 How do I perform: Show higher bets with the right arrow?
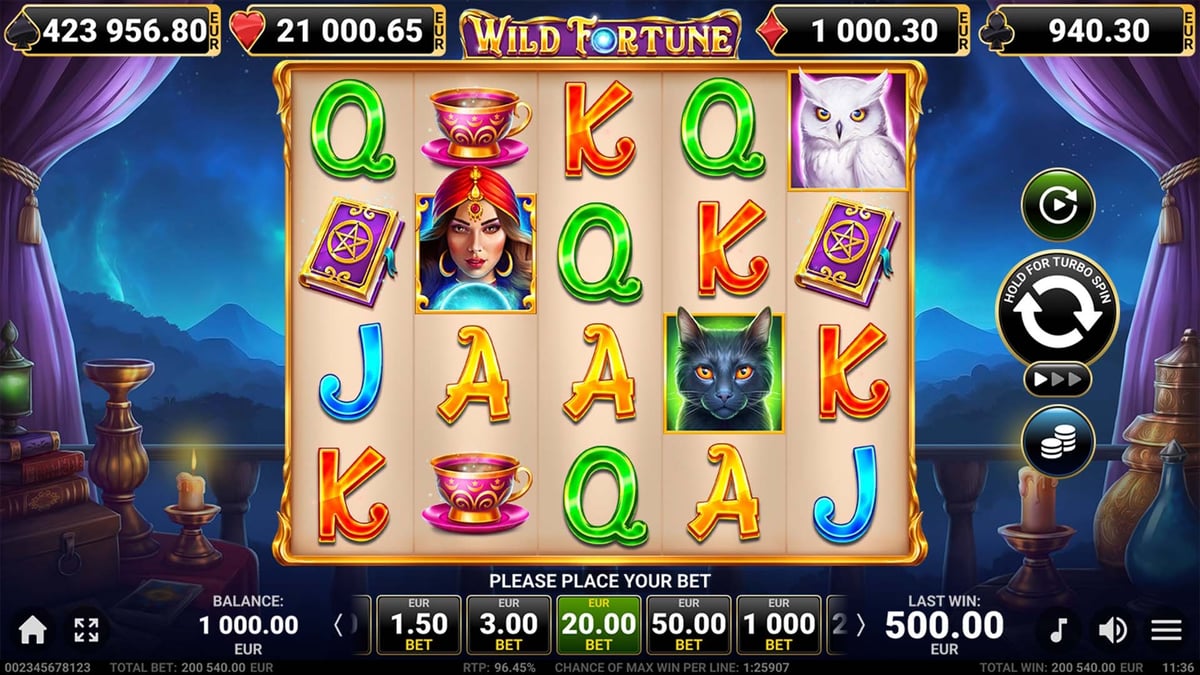(860, 627)
